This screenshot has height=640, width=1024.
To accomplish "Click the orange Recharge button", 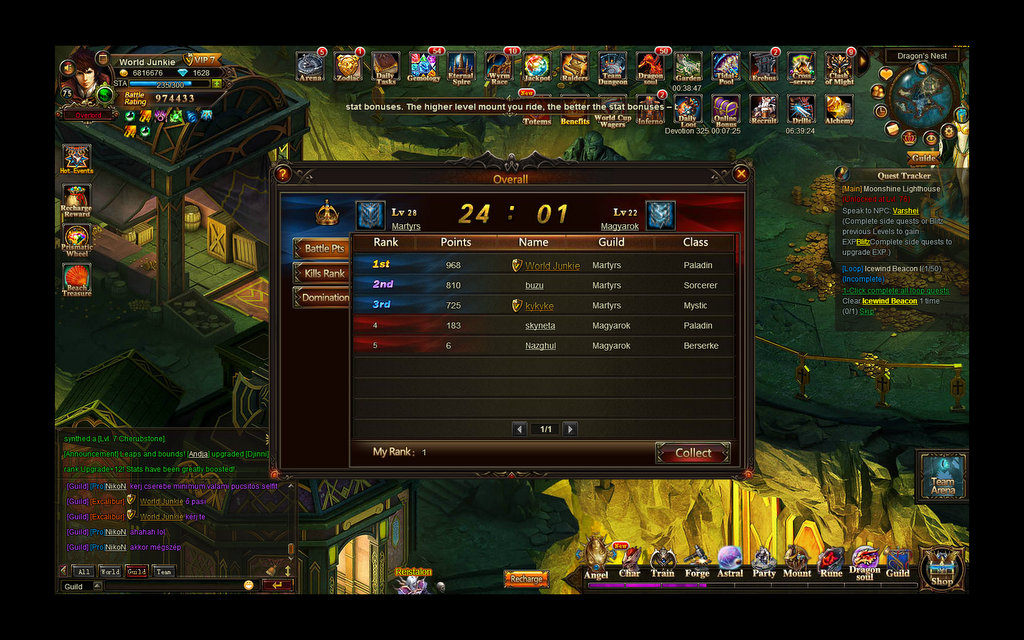I will pyautogui.click(x=526, y=579).
